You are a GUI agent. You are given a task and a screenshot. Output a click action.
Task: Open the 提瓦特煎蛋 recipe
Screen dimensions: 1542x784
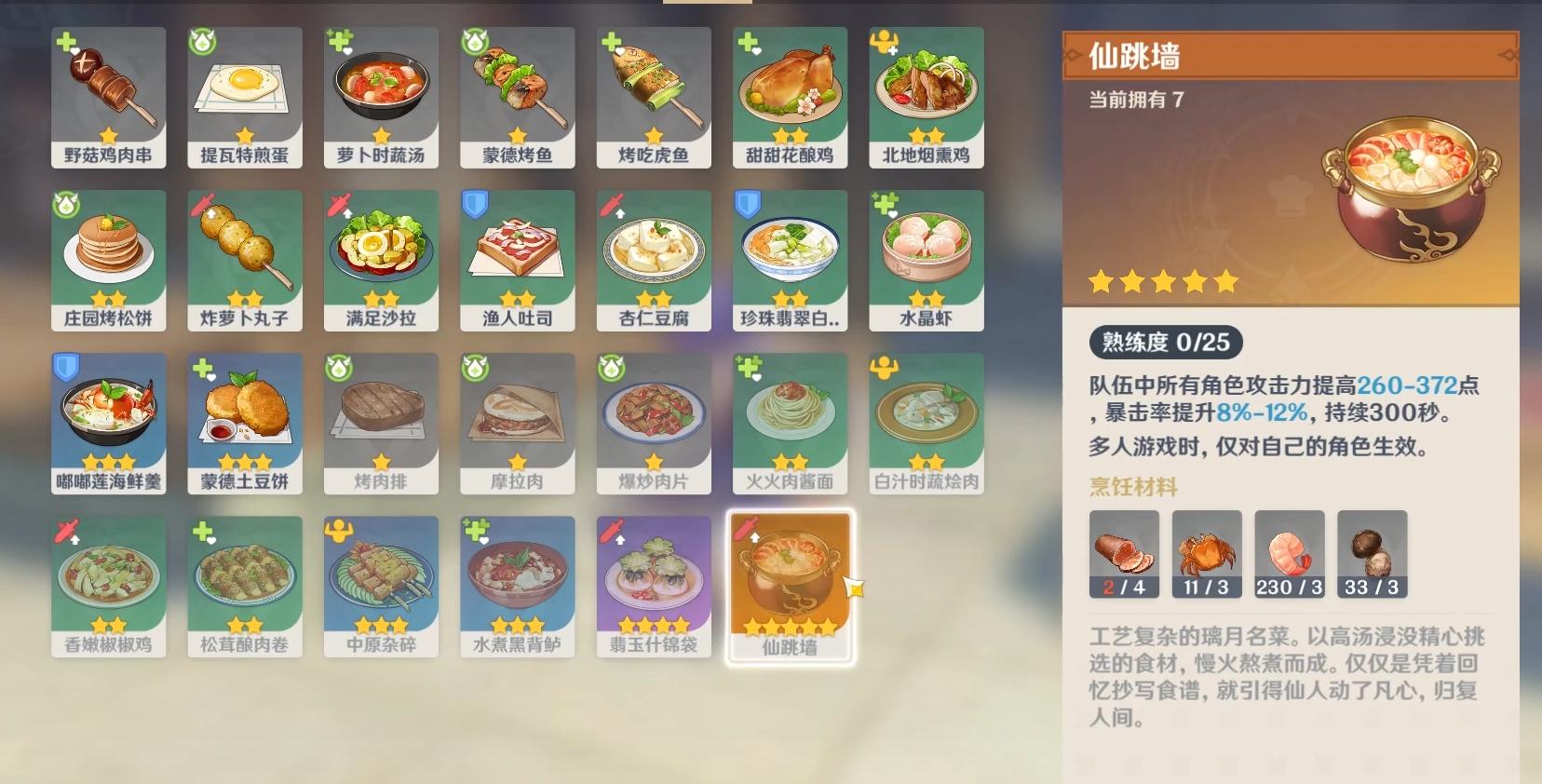[244, 98]
